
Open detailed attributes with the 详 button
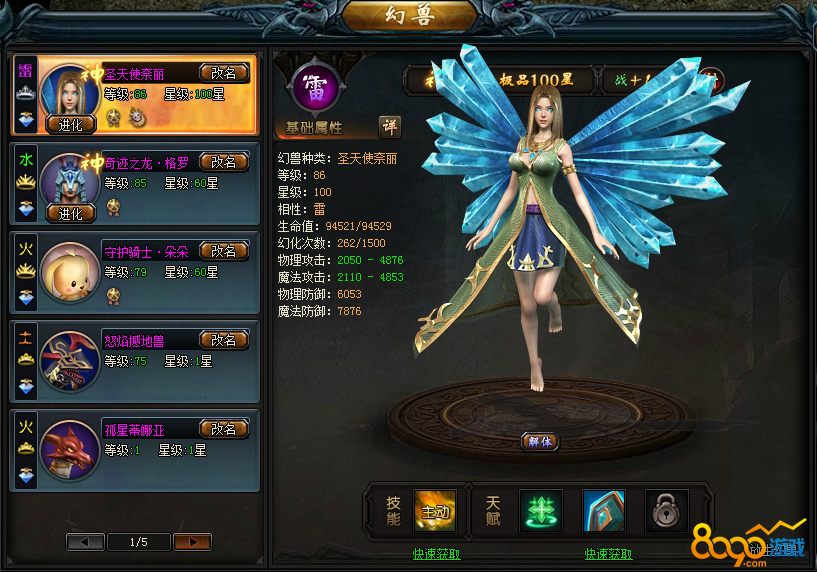pyautogui.click(x=389, y=126)
